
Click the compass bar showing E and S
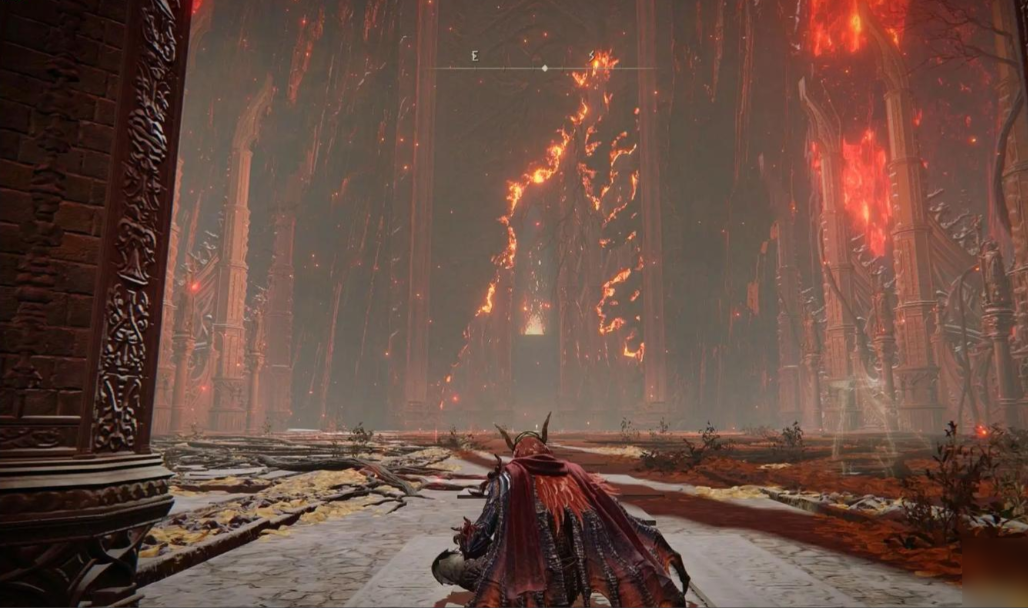(x=543, y=66)
